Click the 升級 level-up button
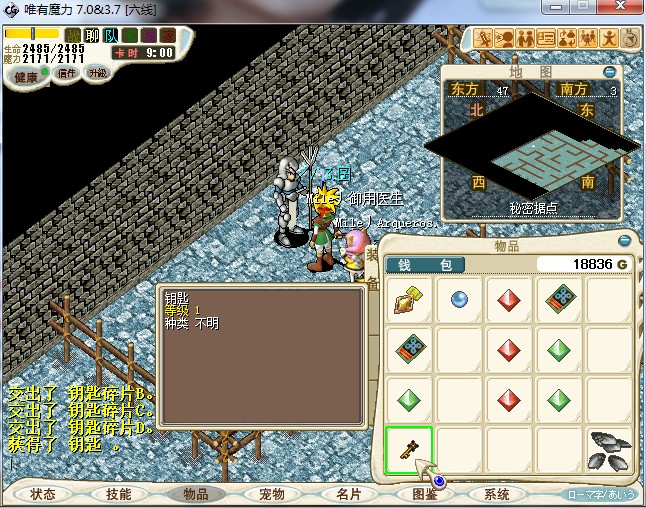Image resolution: width=646 pixels, height=508 pixels. coord(97,73)
